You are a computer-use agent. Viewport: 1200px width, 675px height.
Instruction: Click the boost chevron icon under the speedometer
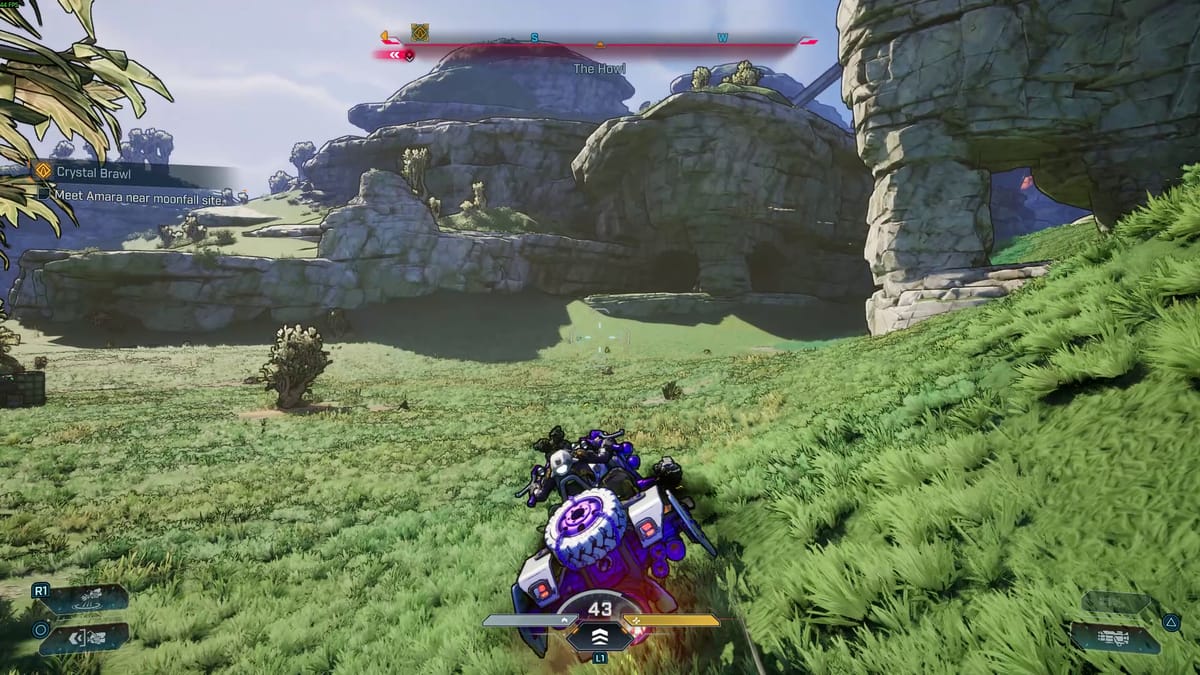(599, 637)
